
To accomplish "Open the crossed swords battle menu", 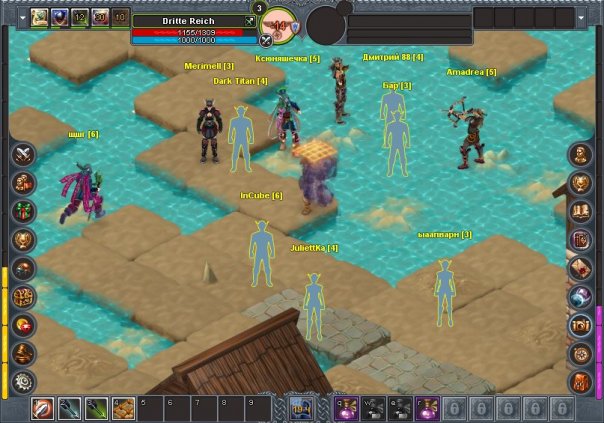I will click(x=23, y=153).
